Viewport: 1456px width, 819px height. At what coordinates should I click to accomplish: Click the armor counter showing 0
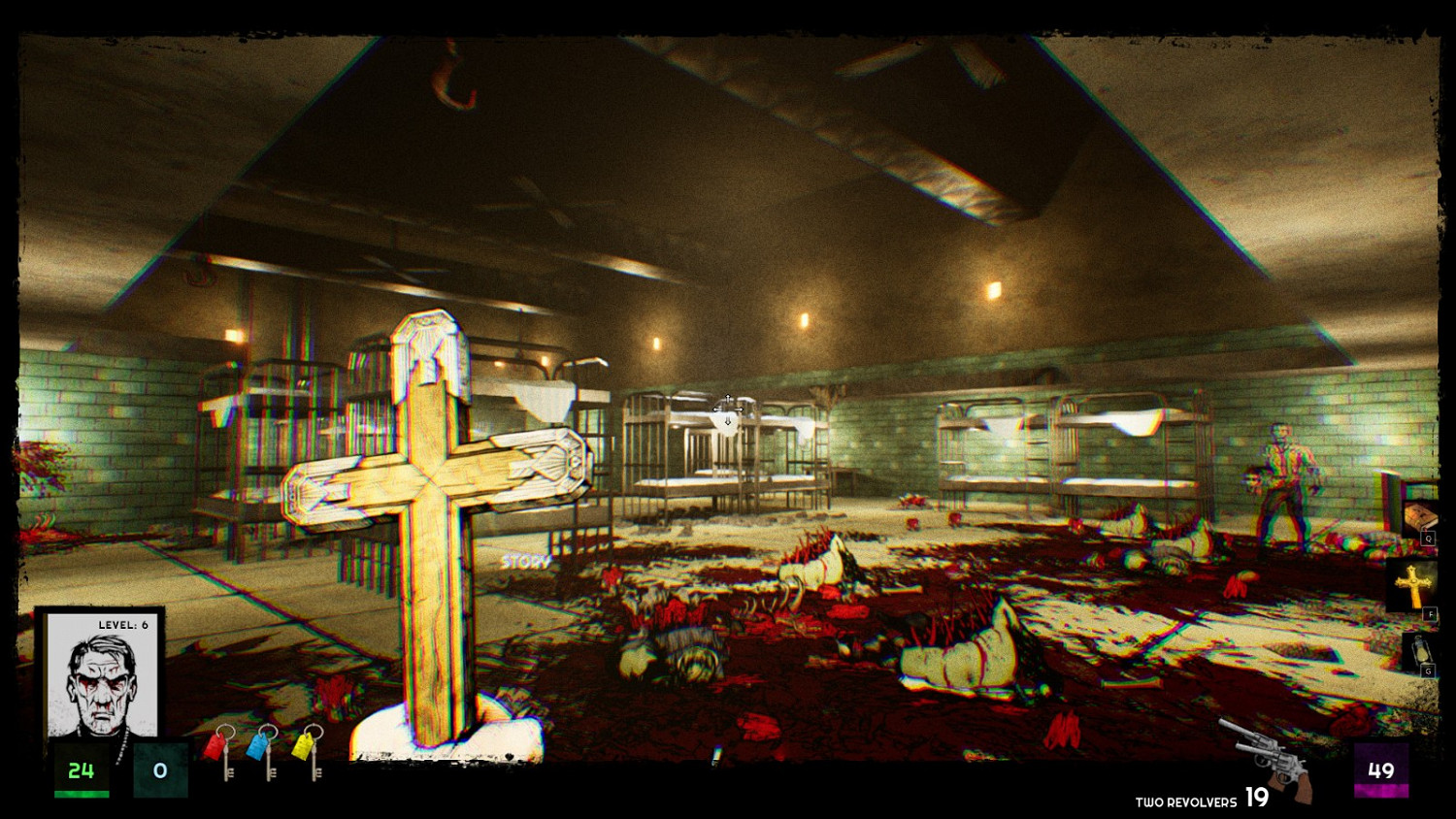pyautogui.click(x=160, y=770)
